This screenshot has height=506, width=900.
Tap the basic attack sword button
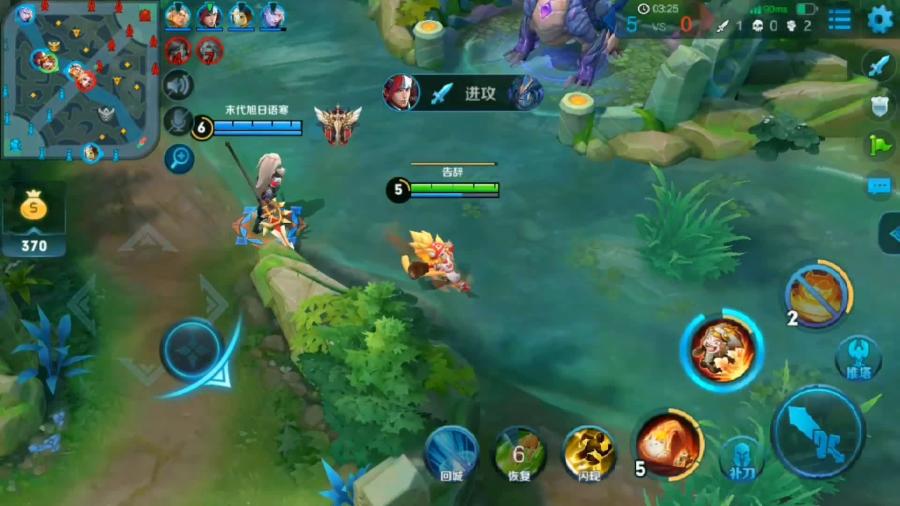(x=818, y=432)
